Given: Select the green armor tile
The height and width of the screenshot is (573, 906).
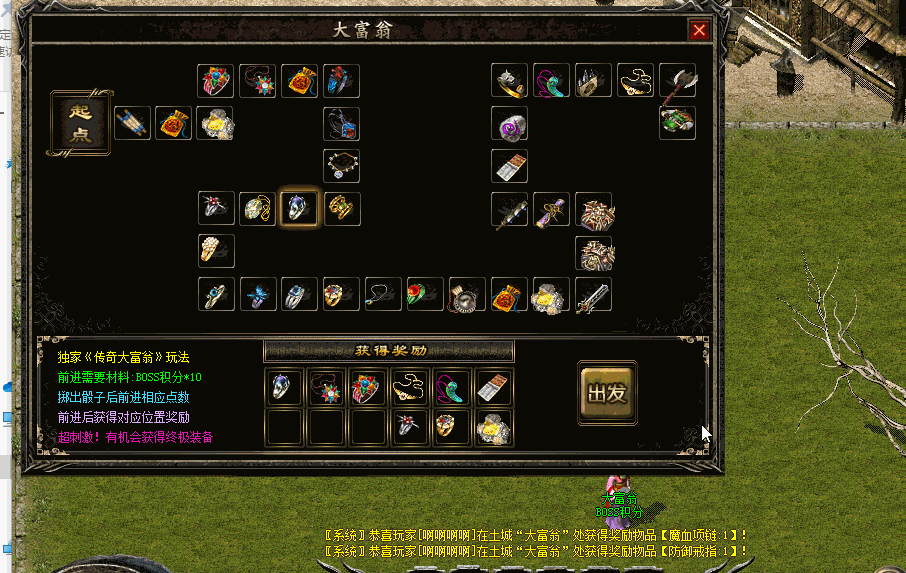Looking at the screenshot, I should tap(677, 123).
